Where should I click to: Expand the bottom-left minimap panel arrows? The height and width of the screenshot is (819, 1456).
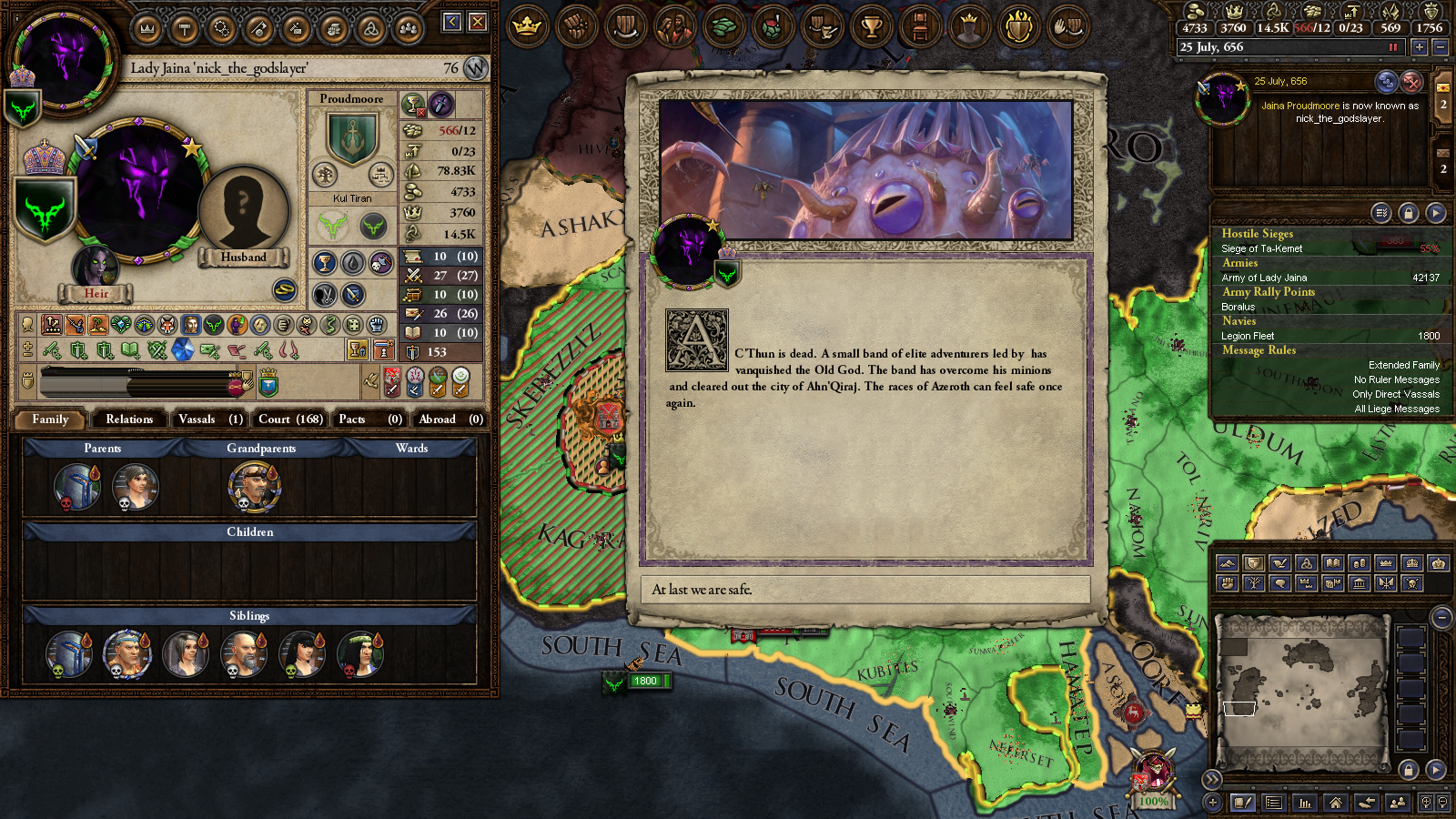(x=1211, y=780)
